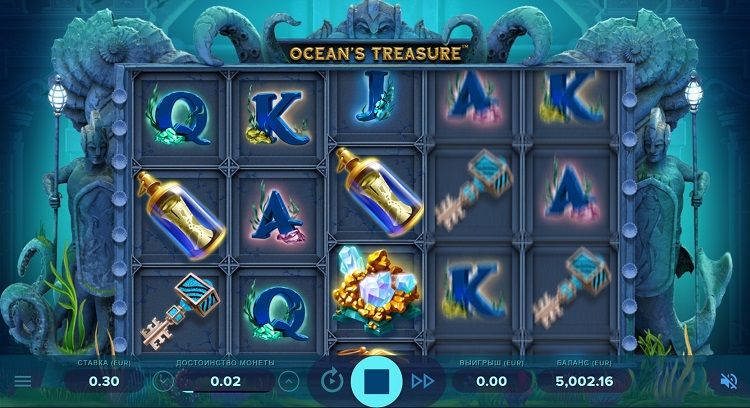Stop the spinning reels
The height and width of the screenshot is (408, 750).
(375, 381)
